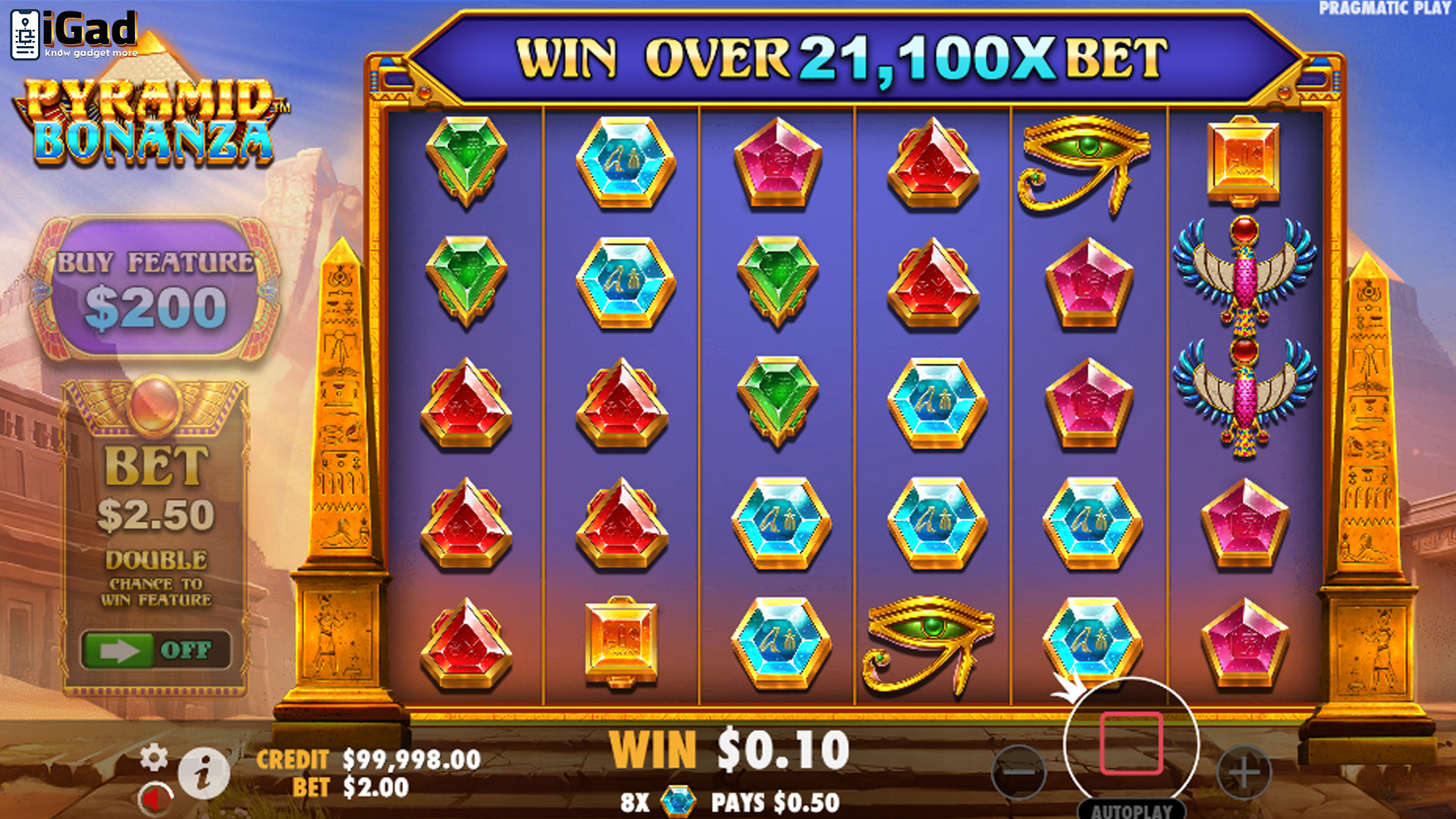Image resolution: width=1456 pixels, height=819 pixels.
Task: Click the CREDIT $99,998.00 balance display
Action: (367, 758)
